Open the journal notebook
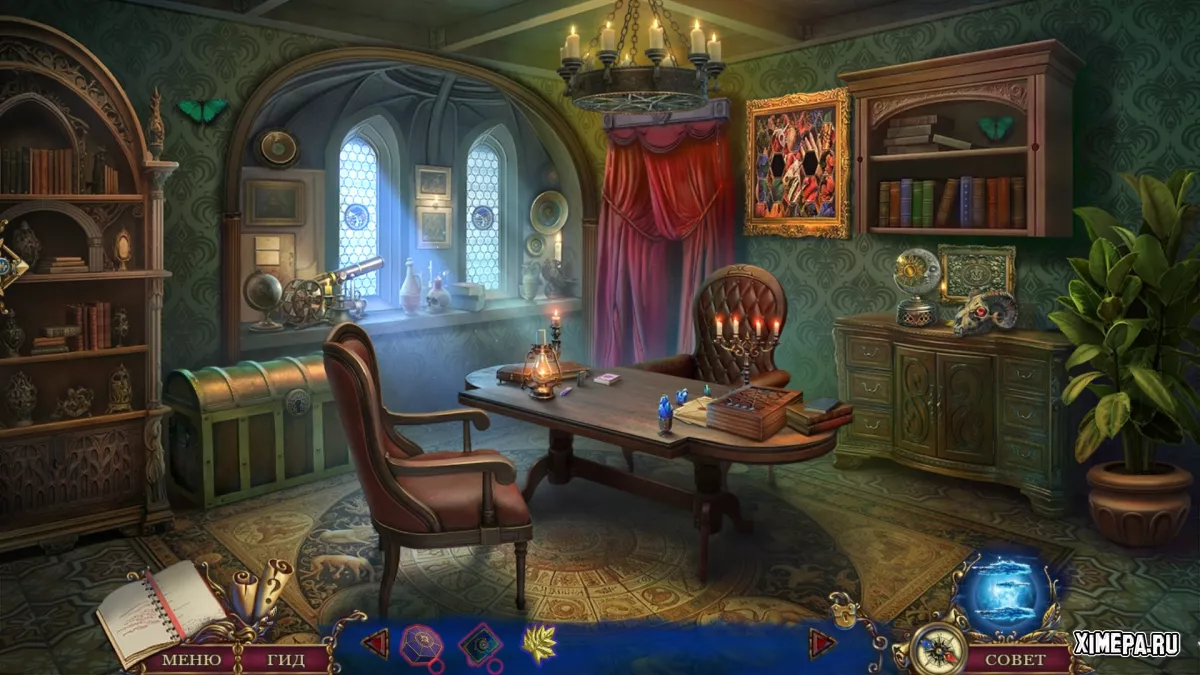 click(152, 609)
